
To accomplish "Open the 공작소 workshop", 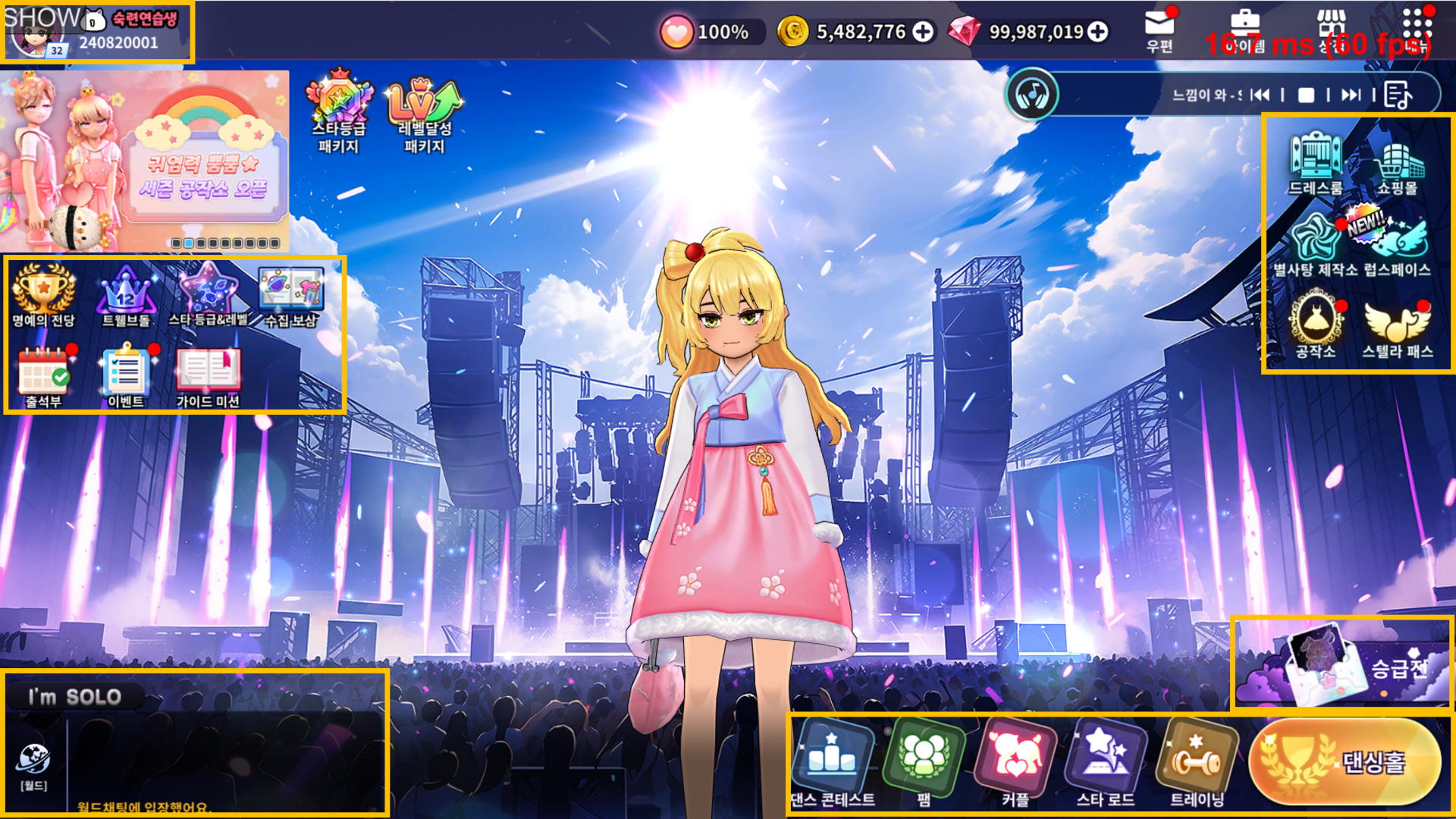I will tap(1316, 328).
